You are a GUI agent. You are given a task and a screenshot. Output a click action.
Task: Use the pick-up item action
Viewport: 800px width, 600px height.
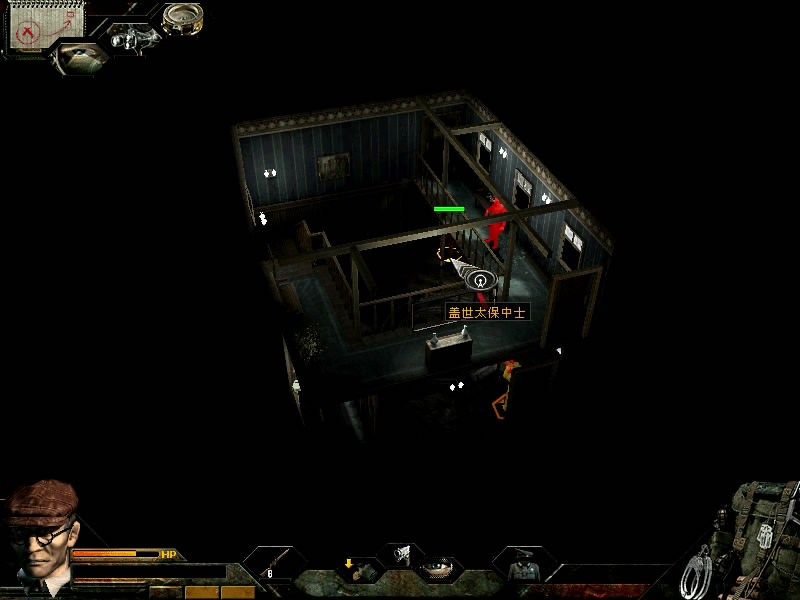click(x=356, y=569)
